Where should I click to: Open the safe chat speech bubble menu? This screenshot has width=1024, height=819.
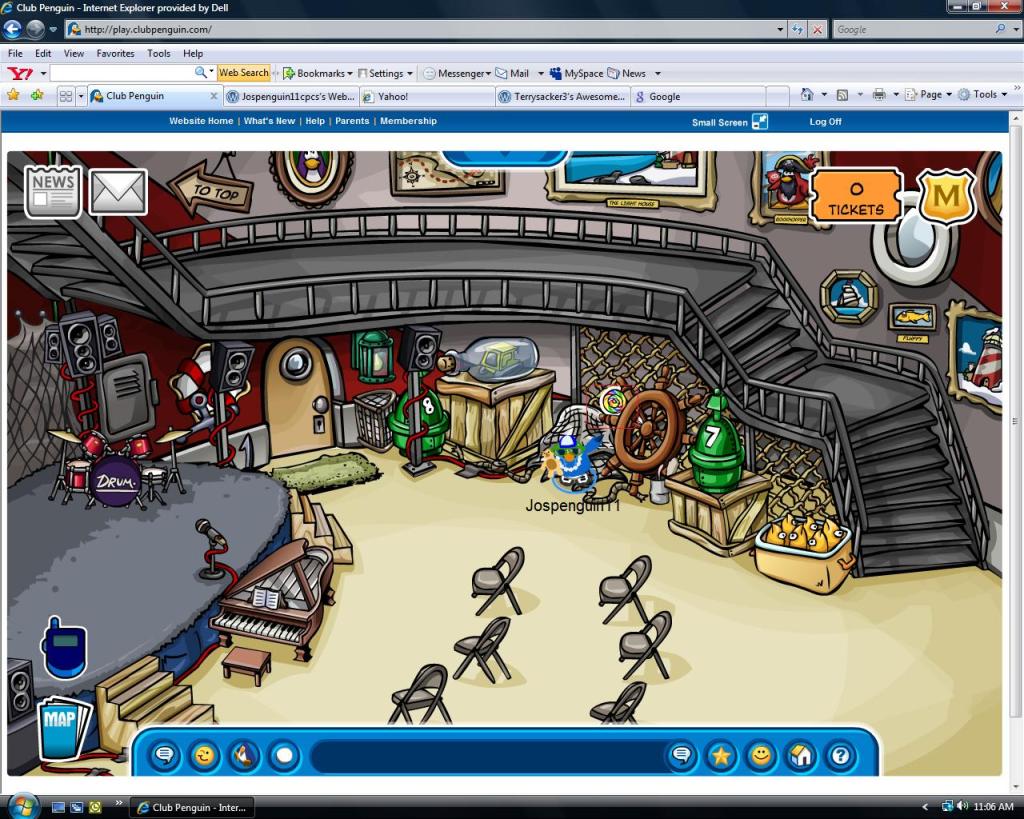pyautogui.click(x=165, y=755)
